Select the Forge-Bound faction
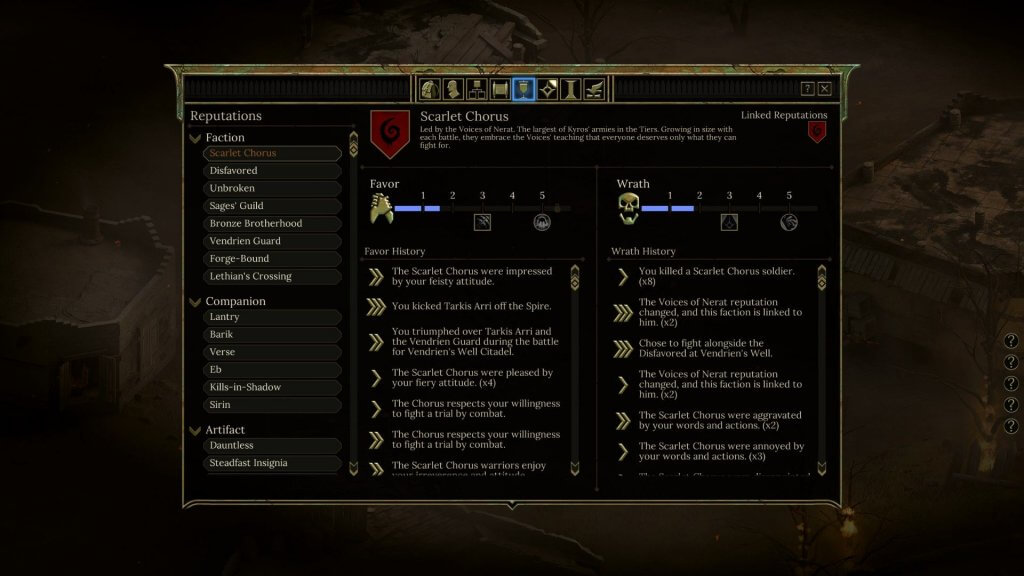Image resolution: width=1024 pixels, height=576 pixels. [x=272, y=258]
